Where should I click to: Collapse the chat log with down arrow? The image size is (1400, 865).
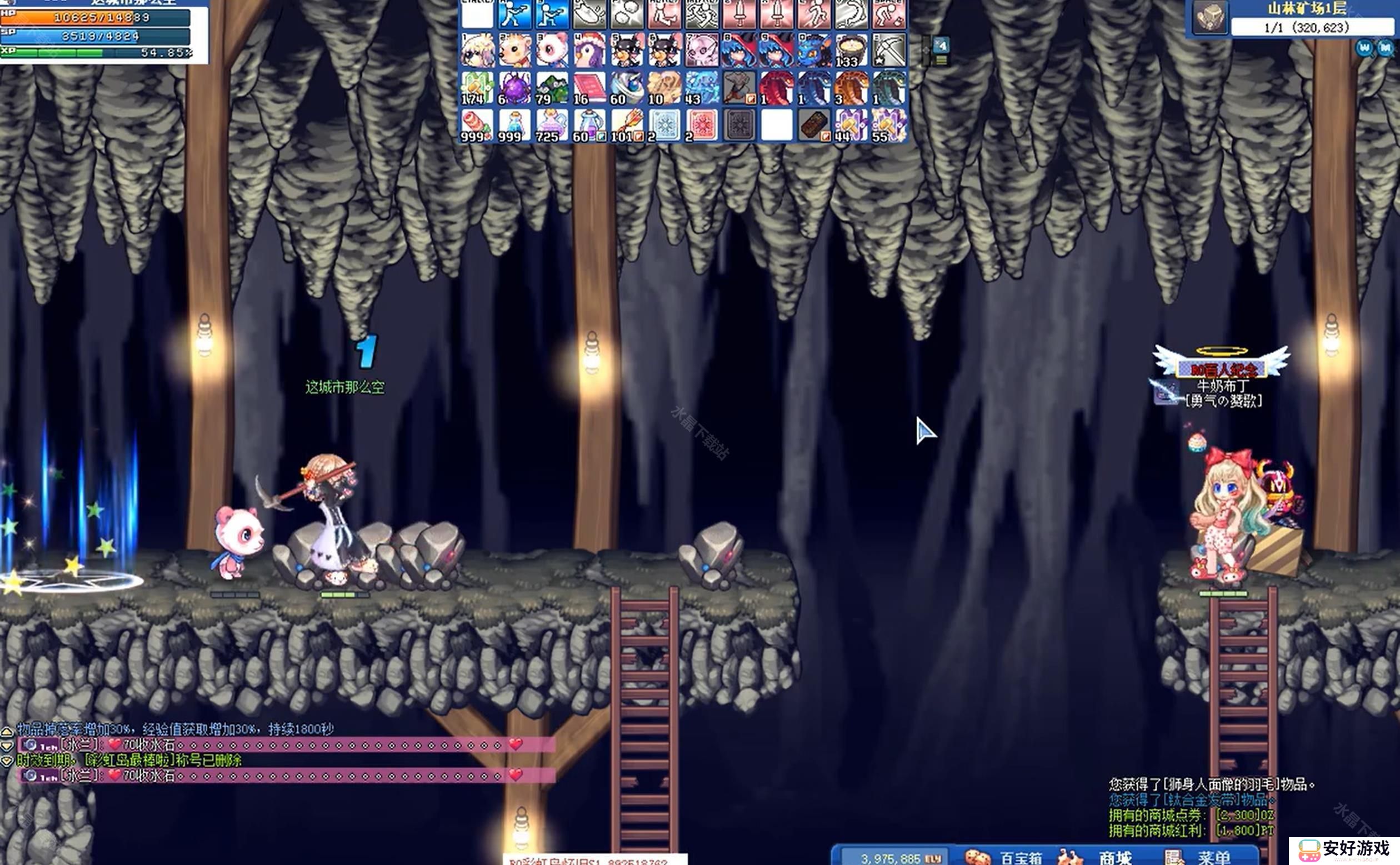point(7,746)
